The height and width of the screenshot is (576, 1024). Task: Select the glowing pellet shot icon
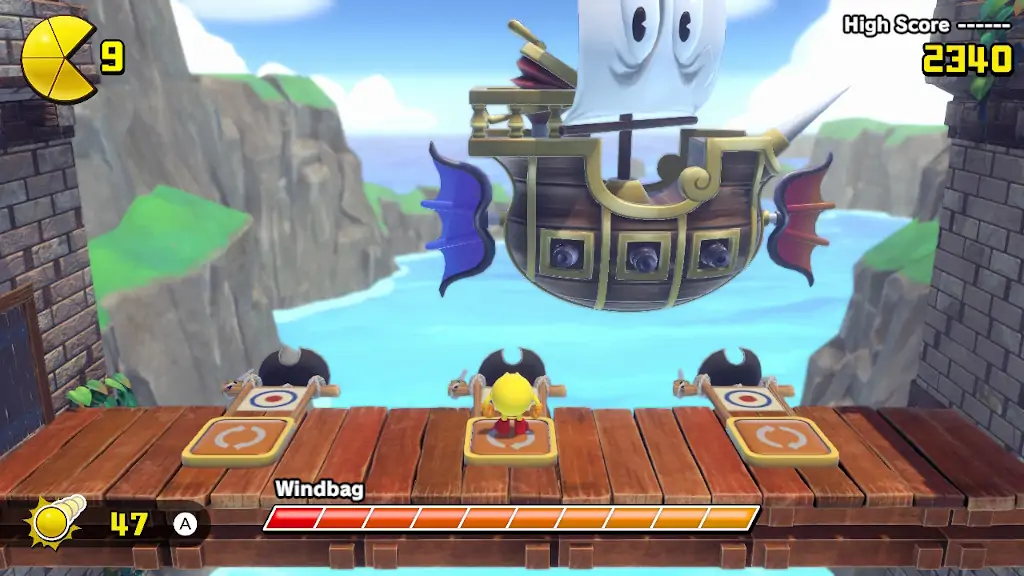56,520
